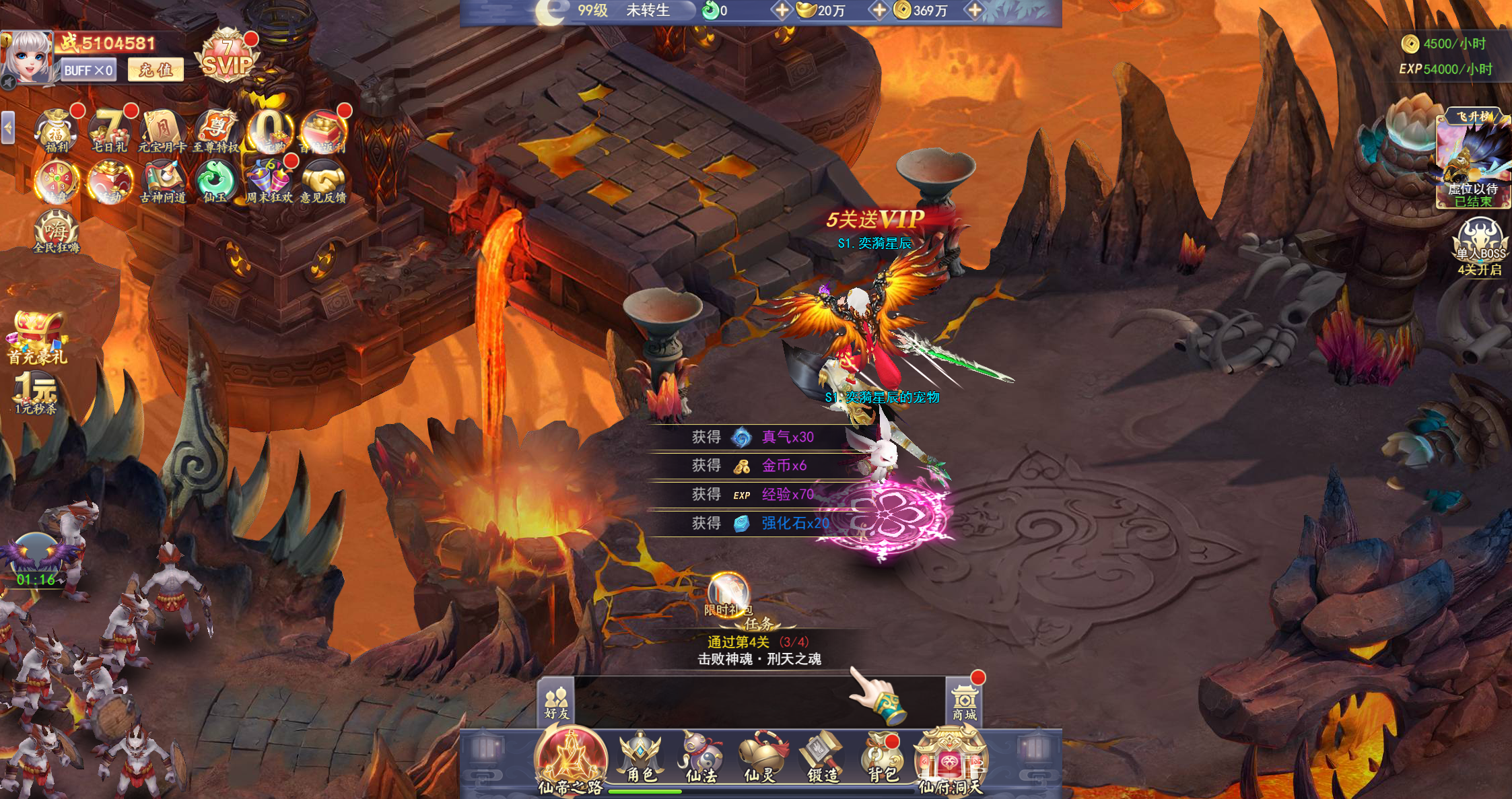
Task: Open the 福利 welfare bag icon
Action: (57, 130)
